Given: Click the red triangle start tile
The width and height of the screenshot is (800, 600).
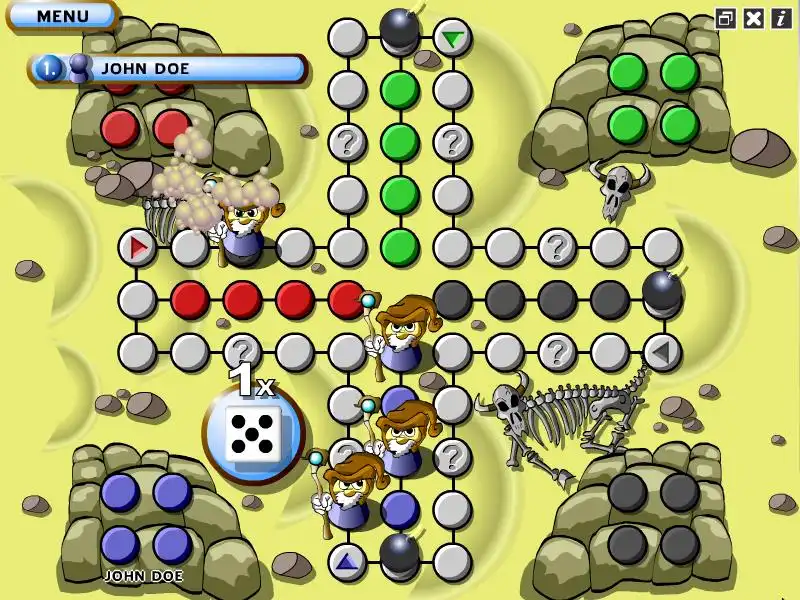Looking at the screenshot, I should tap(137, 246).
